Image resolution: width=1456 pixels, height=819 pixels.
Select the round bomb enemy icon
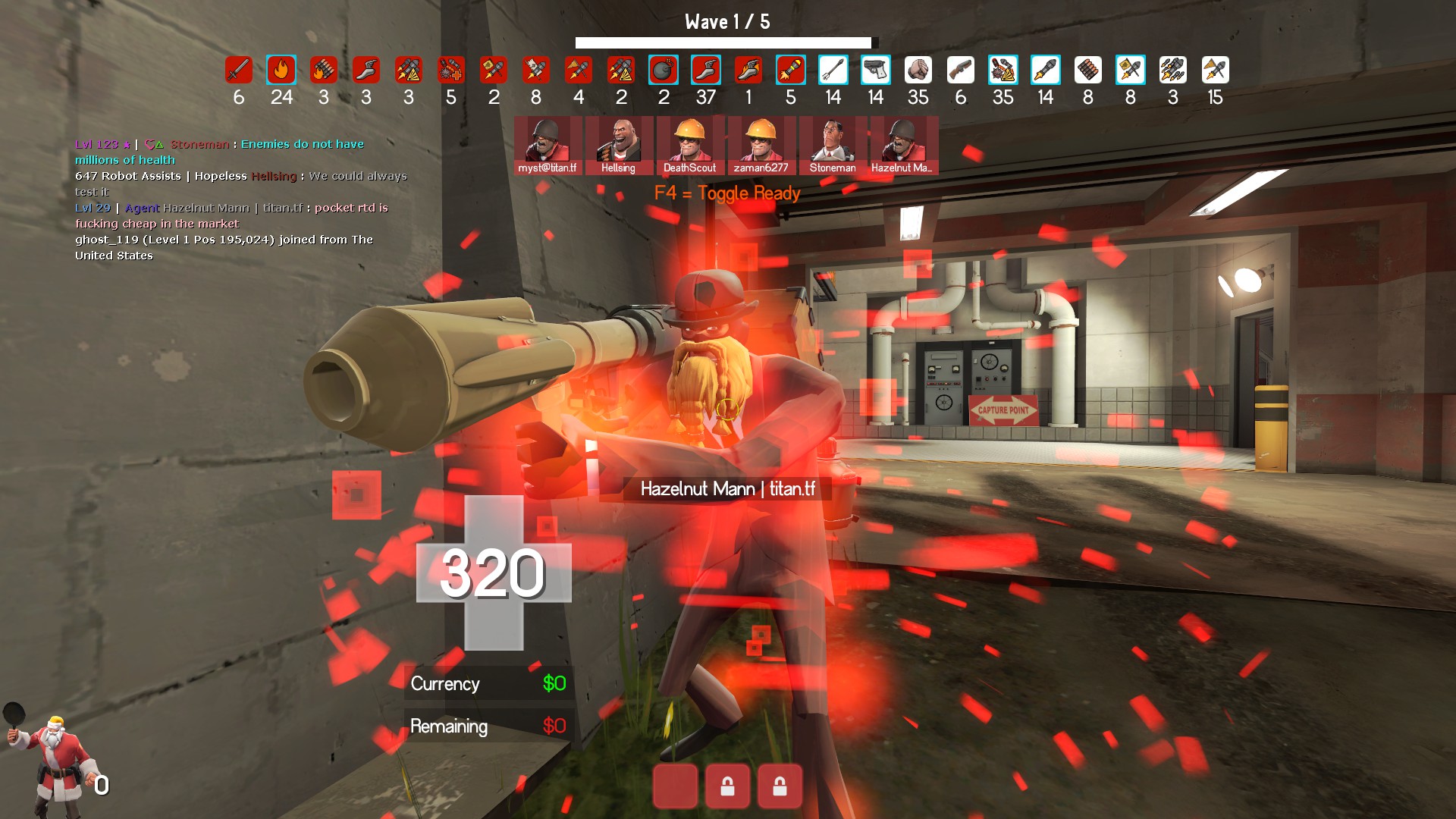663,71
